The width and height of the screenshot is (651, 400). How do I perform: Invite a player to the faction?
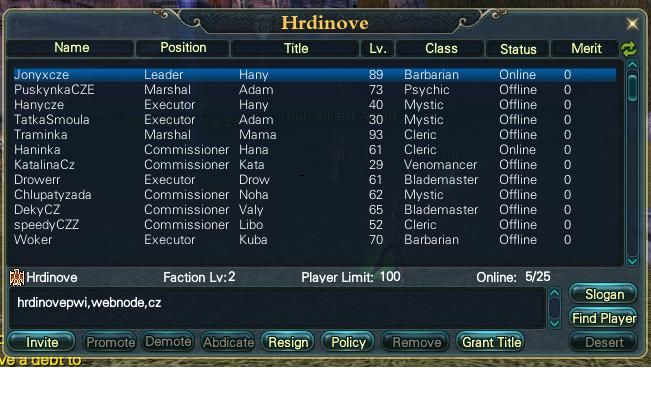tap(42, 342)
